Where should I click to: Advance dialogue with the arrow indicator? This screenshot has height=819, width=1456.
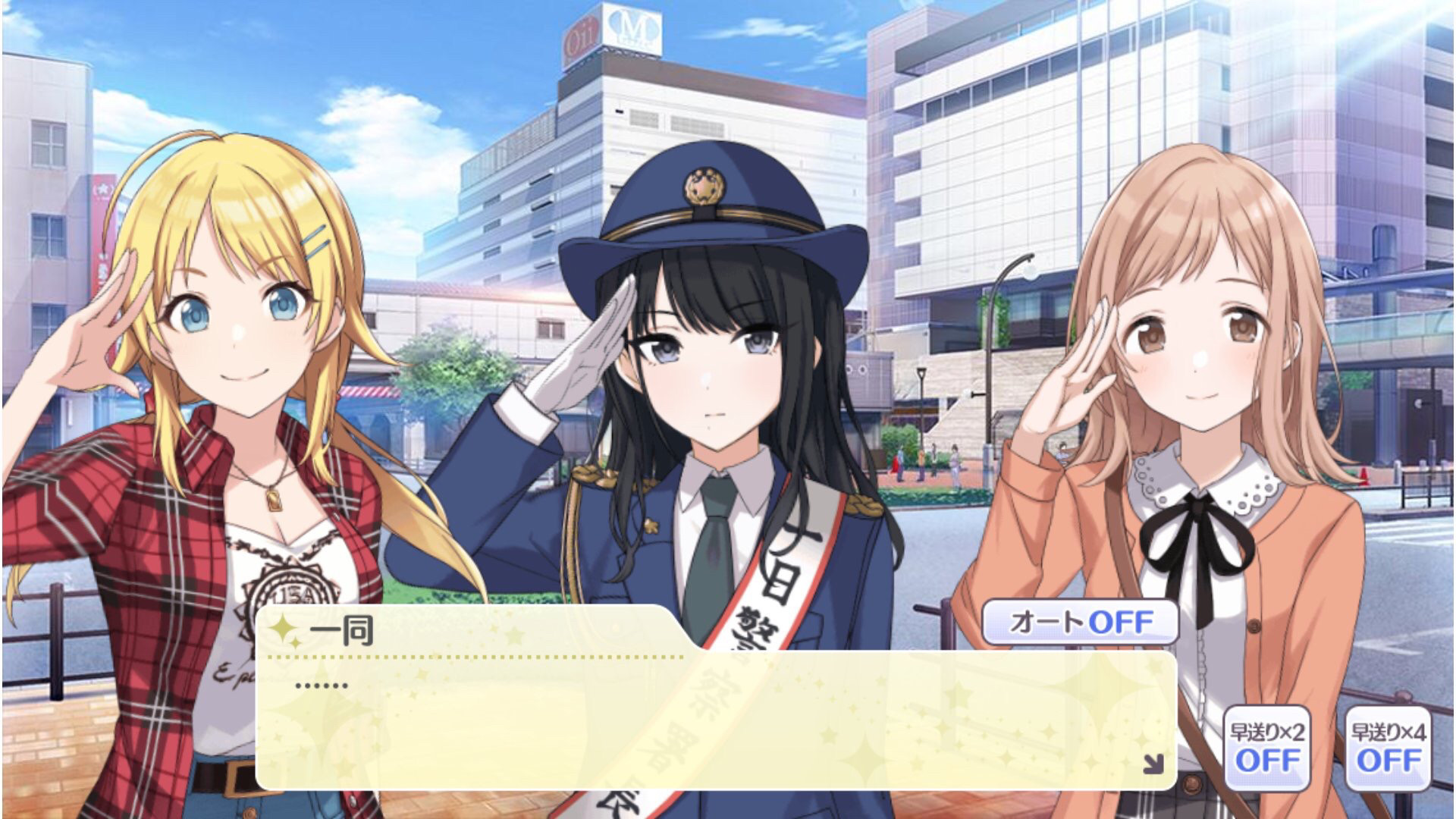coord(1153,764)
